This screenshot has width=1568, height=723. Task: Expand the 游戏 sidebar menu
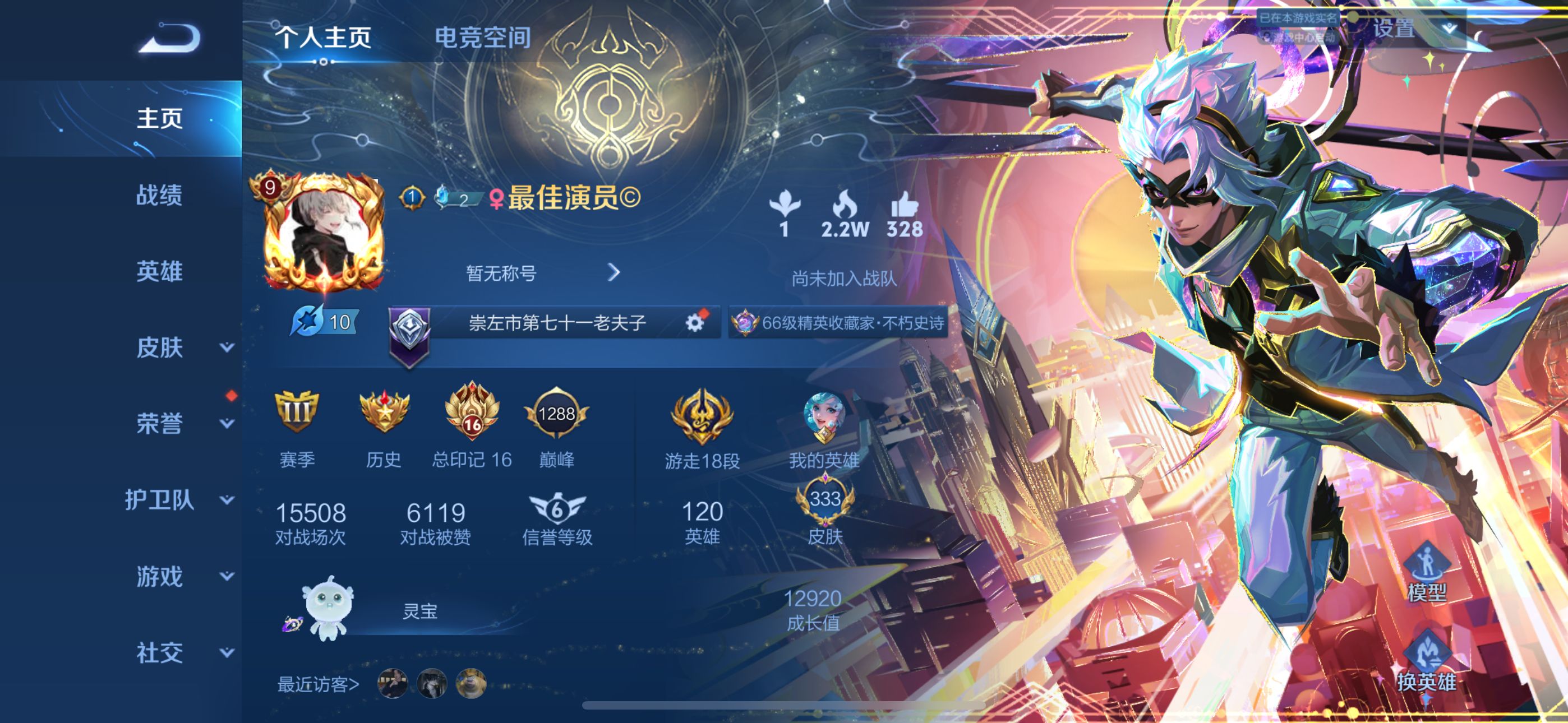(227, 576)
